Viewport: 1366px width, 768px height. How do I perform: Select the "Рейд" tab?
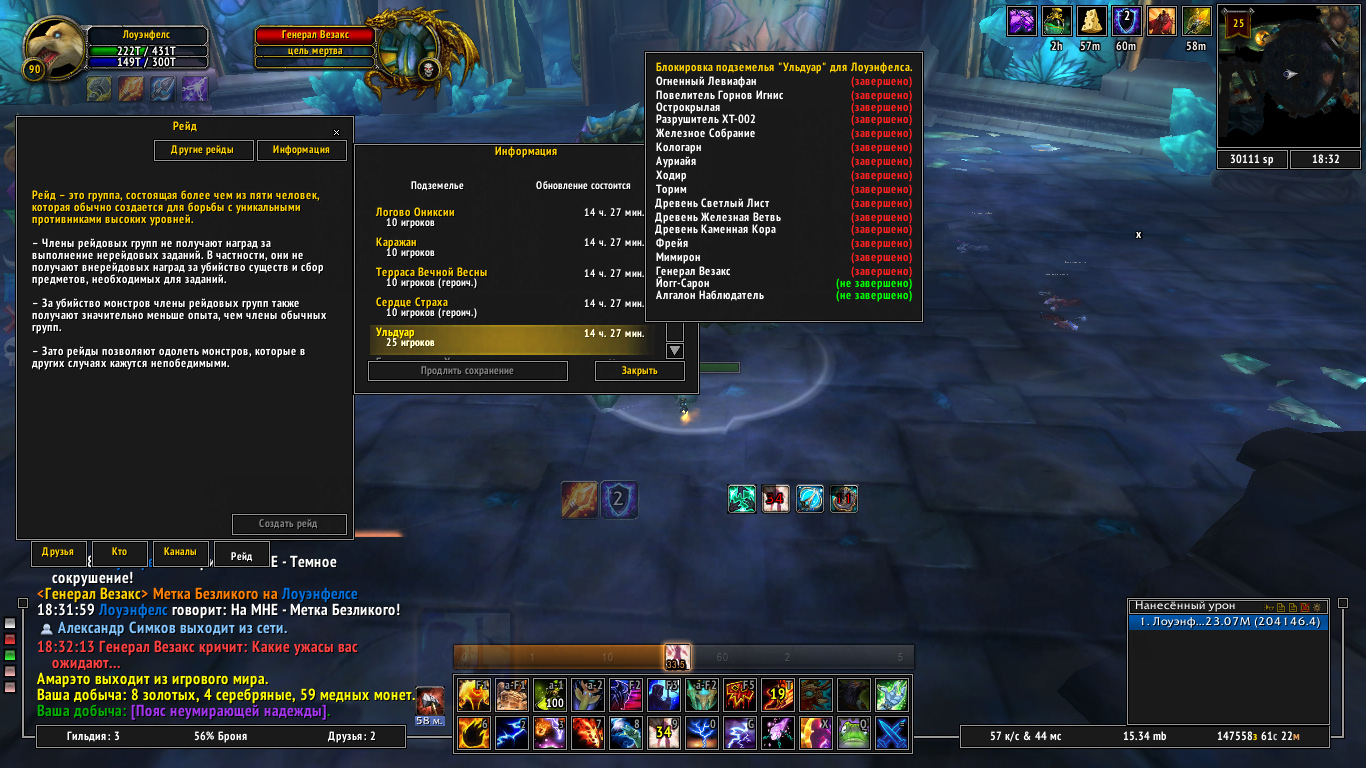241,555
